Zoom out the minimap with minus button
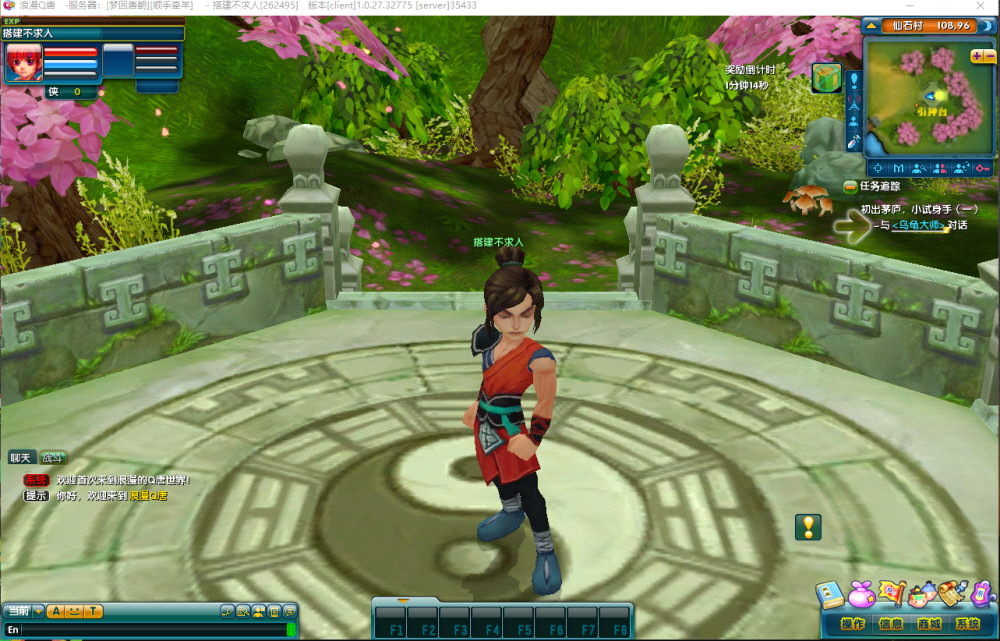This screenshot has width=1000, height=641. coord(988,56)
